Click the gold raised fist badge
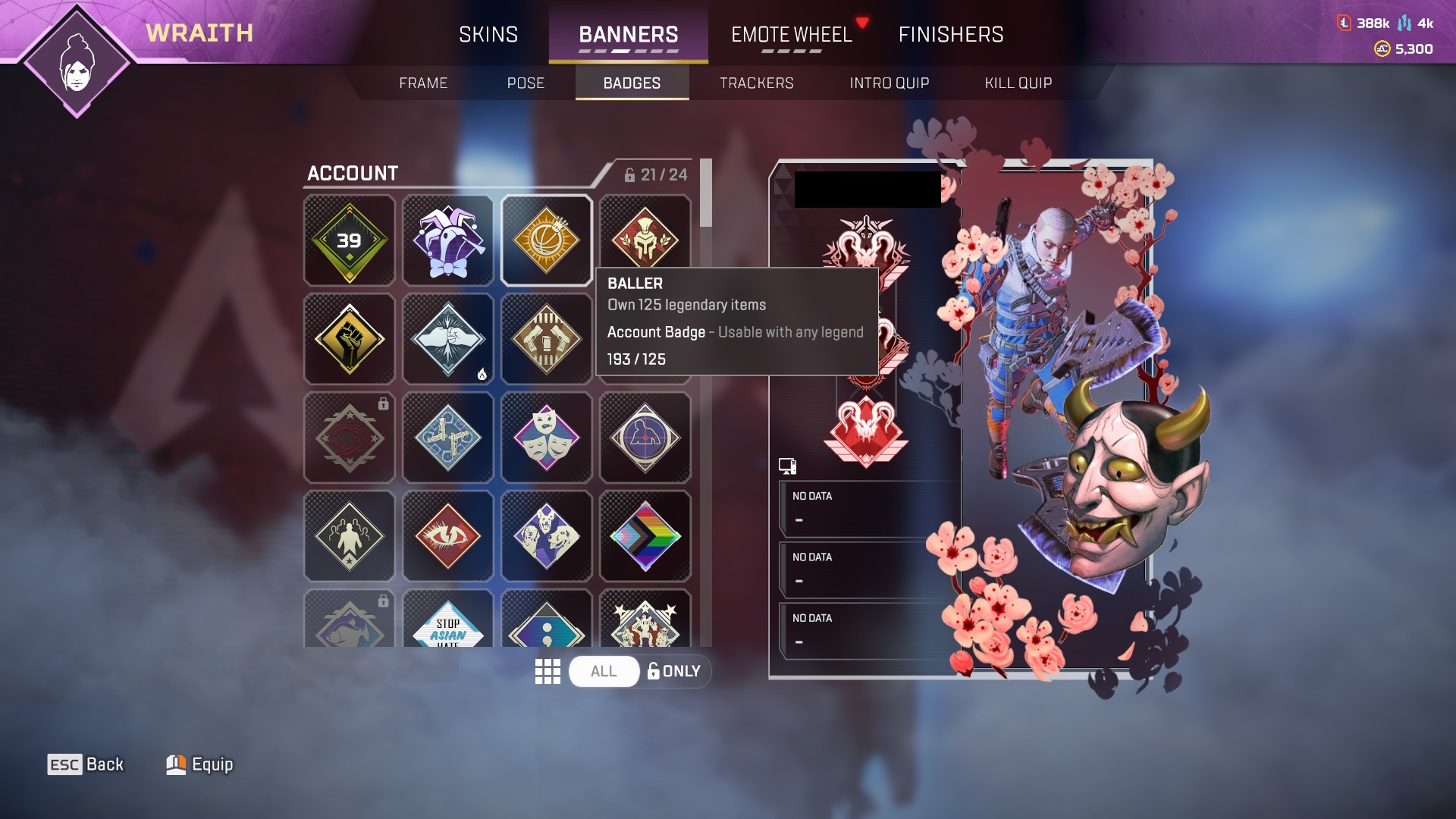The width and height of the screenshot is (1456, 819). pos(349,339)
